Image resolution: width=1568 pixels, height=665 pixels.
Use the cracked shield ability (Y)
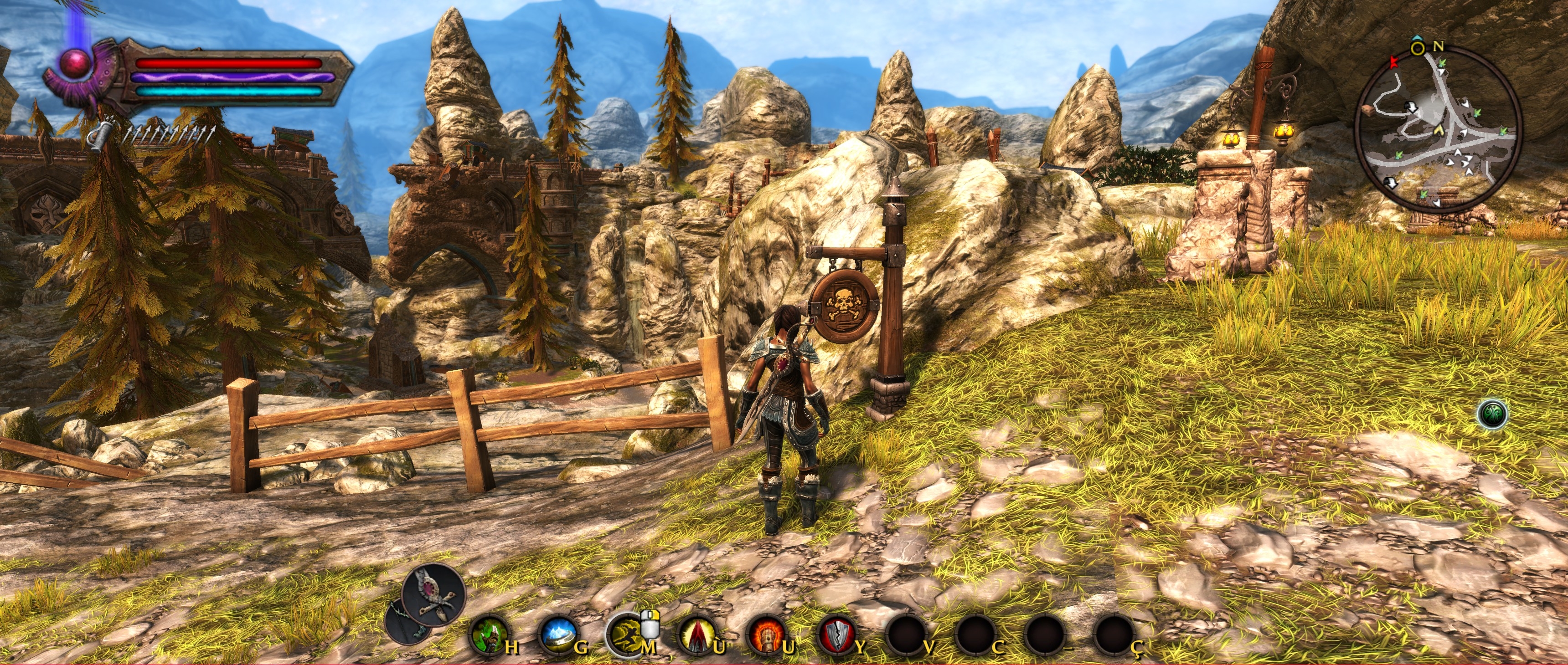(836, 634)
